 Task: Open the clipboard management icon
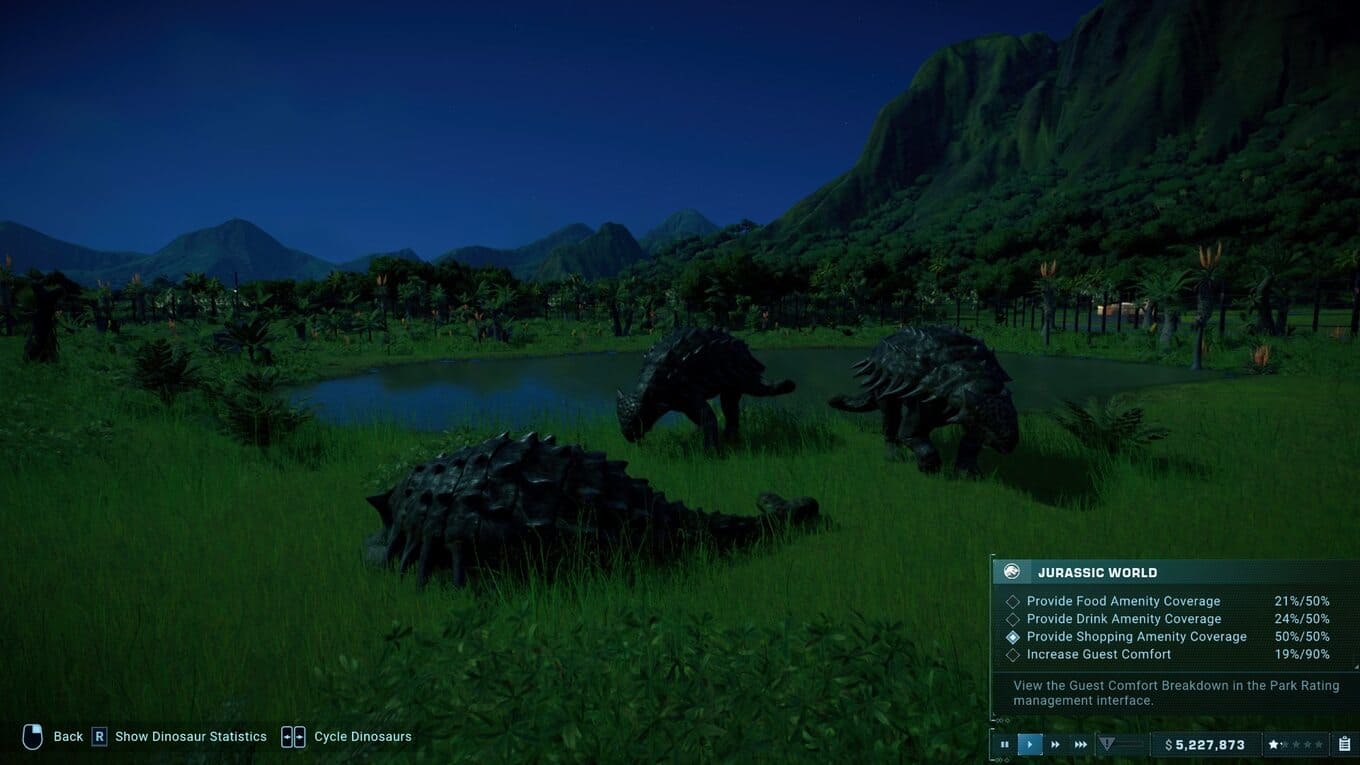pos(1344,744)
